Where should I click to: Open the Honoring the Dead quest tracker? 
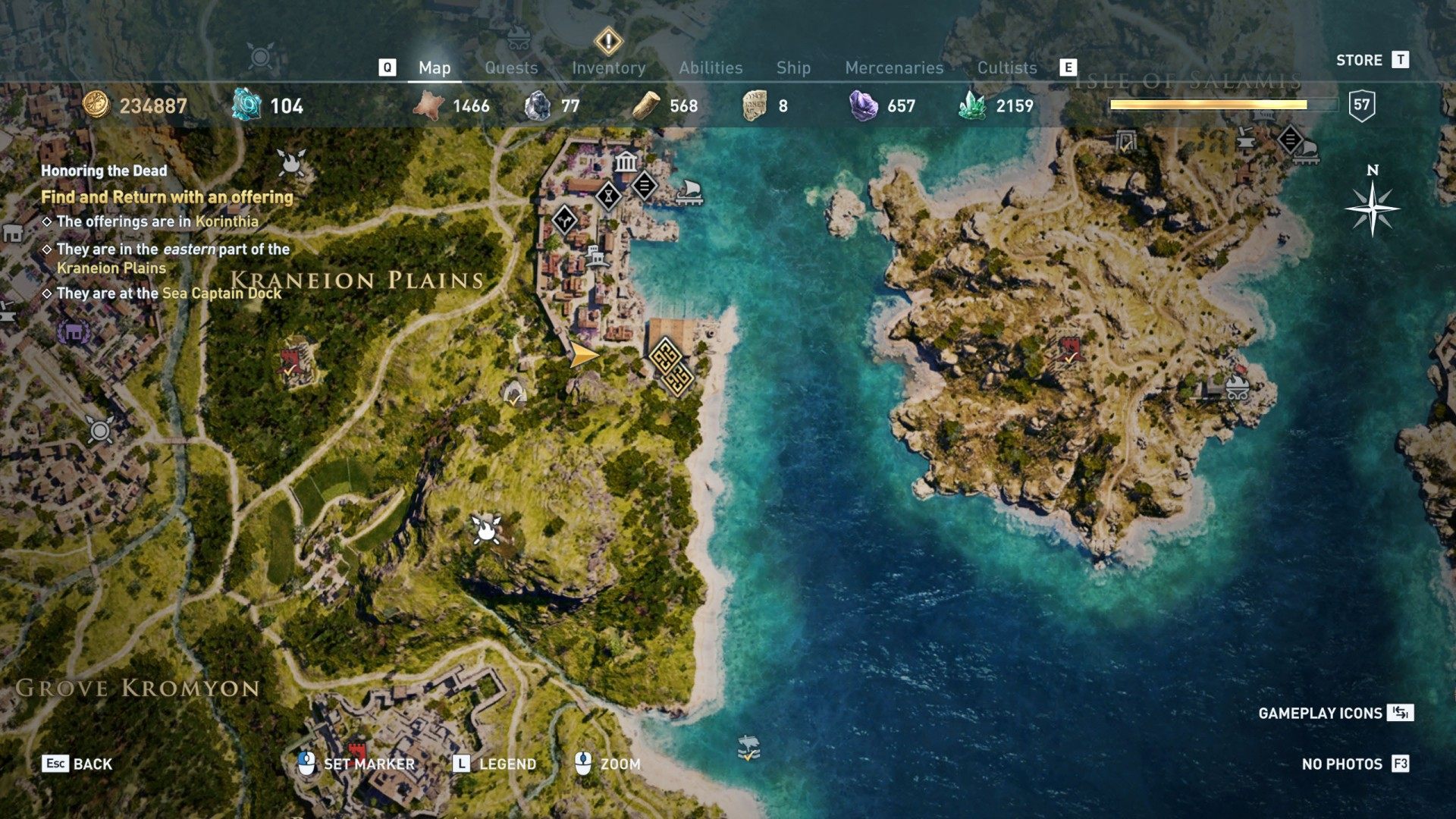point(104,171)
